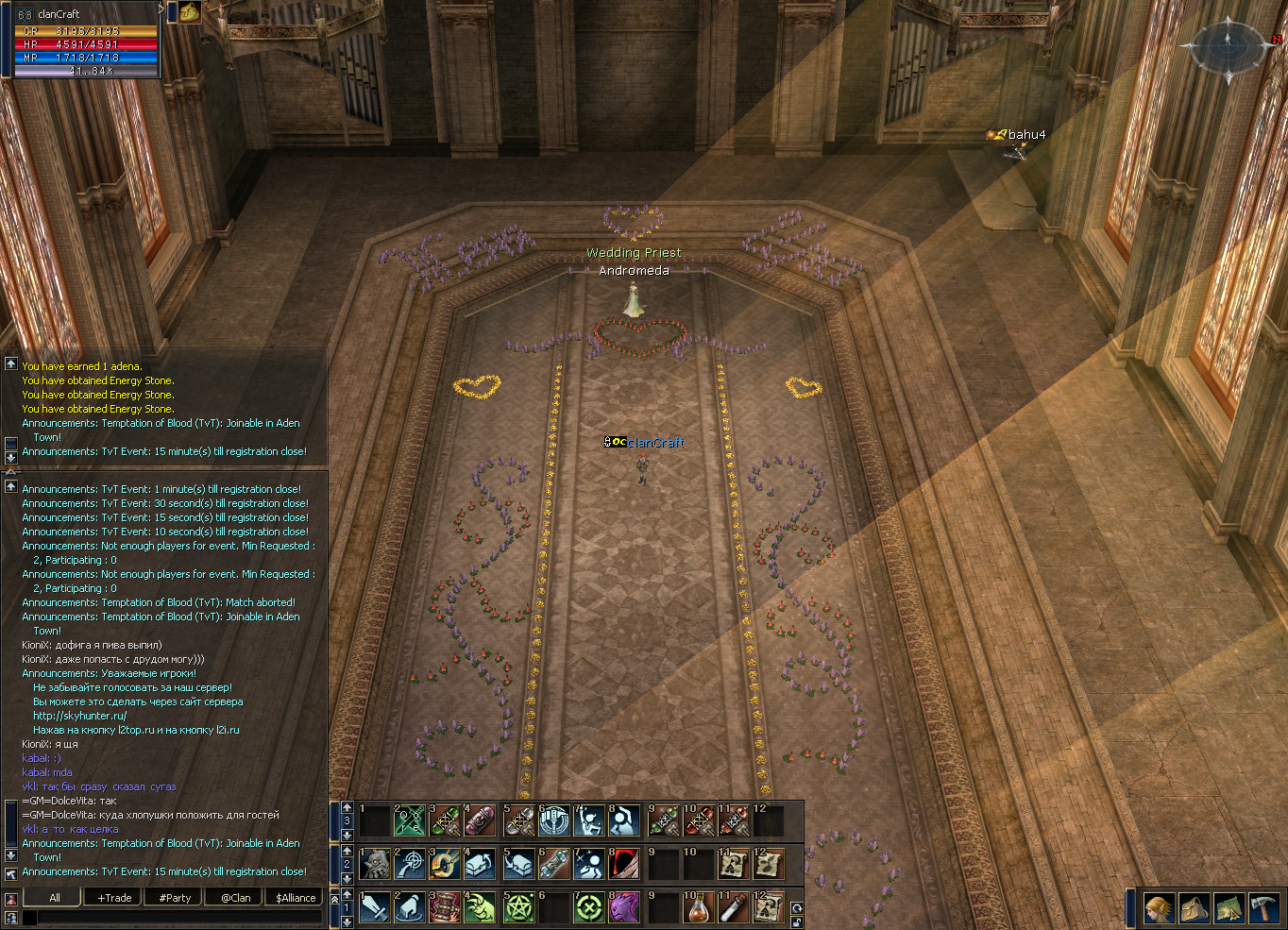Open the world map icon
Viewport: 1288px width, 930px height.
[1229, 908]
